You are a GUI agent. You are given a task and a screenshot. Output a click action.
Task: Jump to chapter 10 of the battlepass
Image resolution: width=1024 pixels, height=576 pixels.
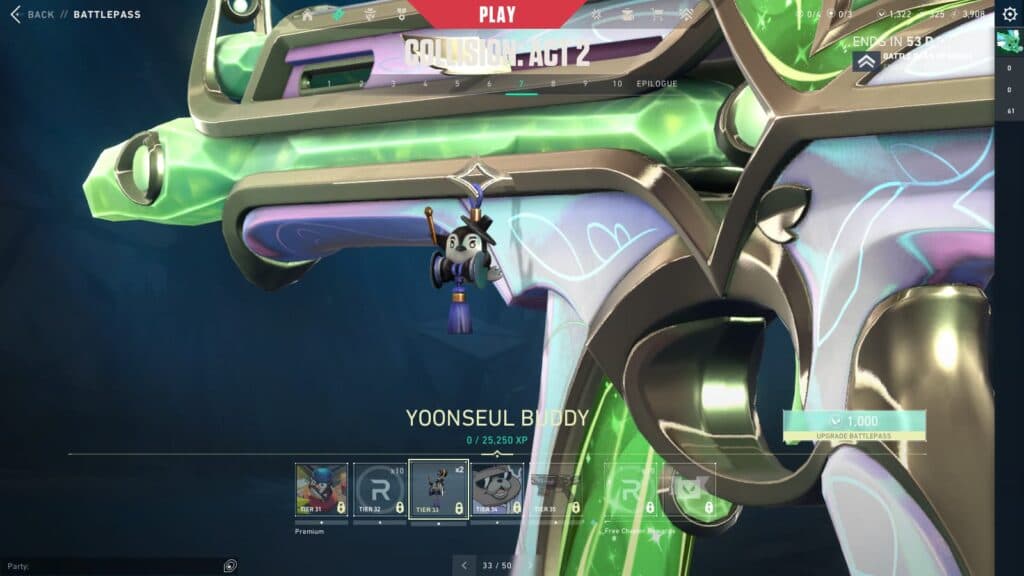click(617, 84)
